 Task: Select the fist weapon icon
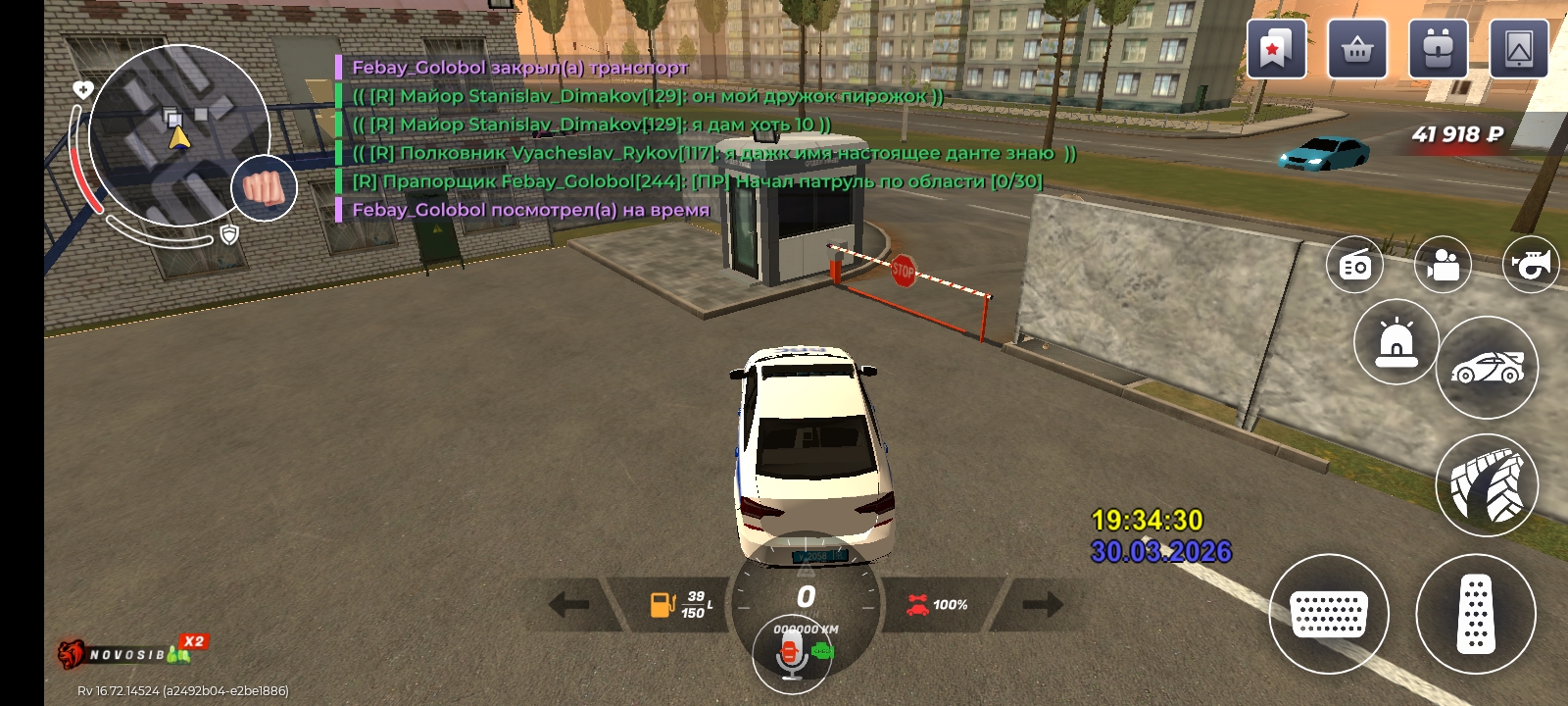(264, 187)
